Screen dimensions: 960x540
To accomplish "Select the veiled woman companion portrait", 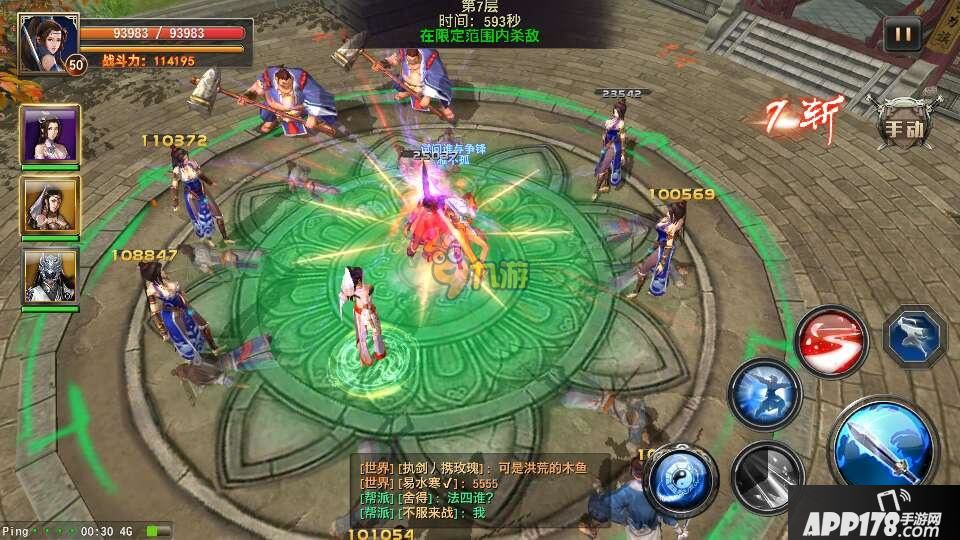I will pos(50,207).
